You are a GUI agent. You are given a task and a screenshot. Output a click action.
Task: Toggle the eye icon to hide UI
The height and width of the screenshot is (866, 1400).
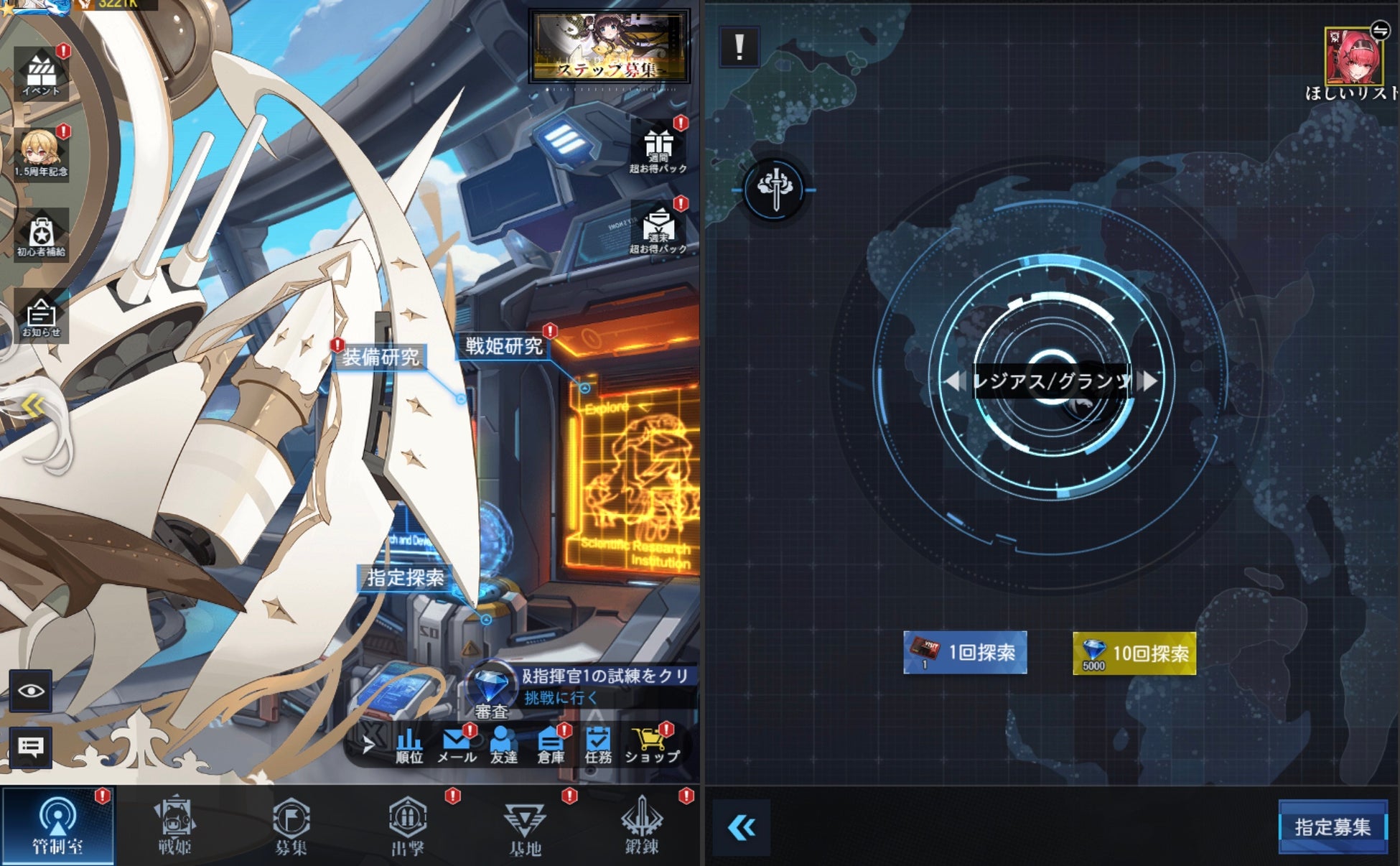coord(31,691)
